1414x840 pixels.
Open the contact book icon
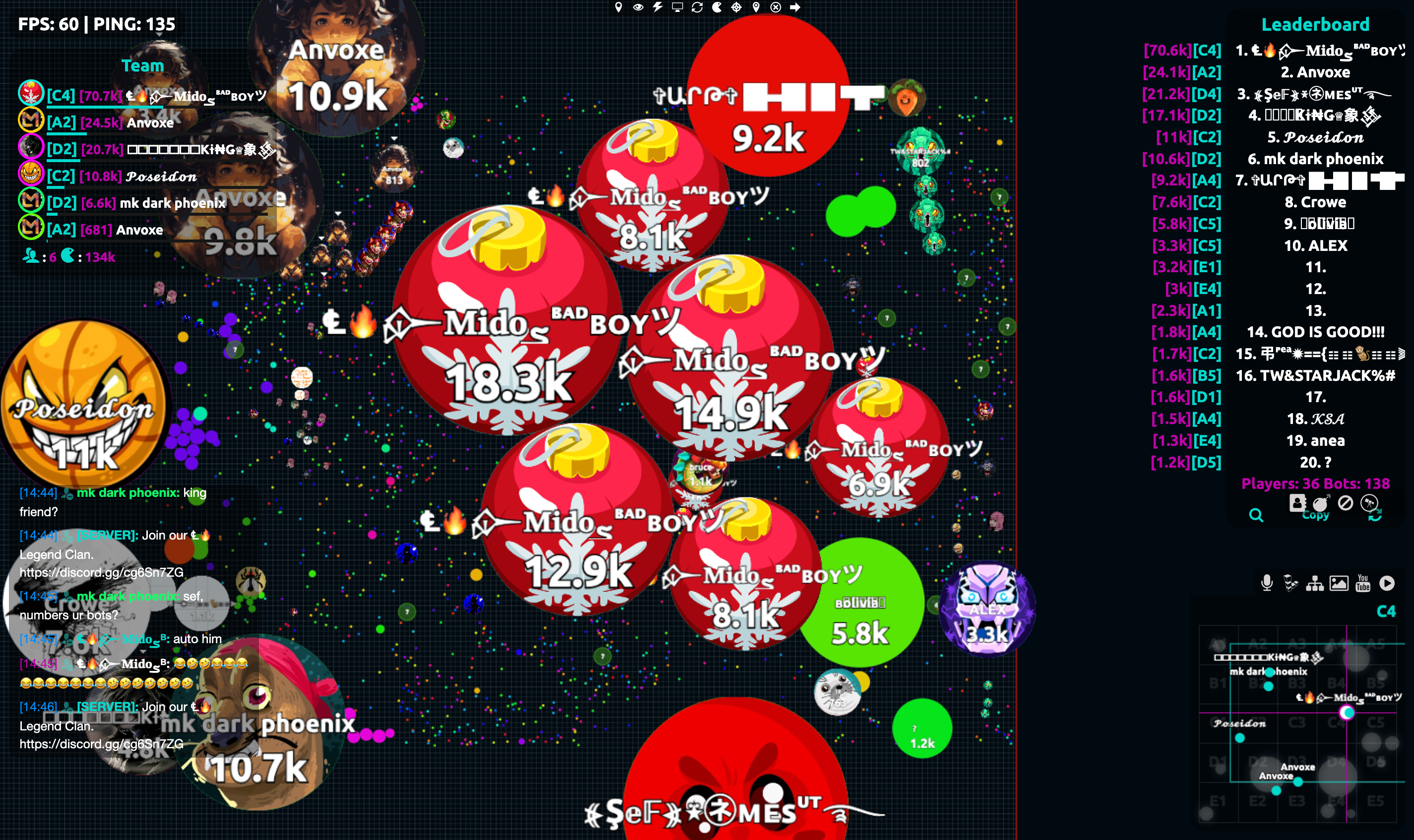click(x=1297, y=503)
